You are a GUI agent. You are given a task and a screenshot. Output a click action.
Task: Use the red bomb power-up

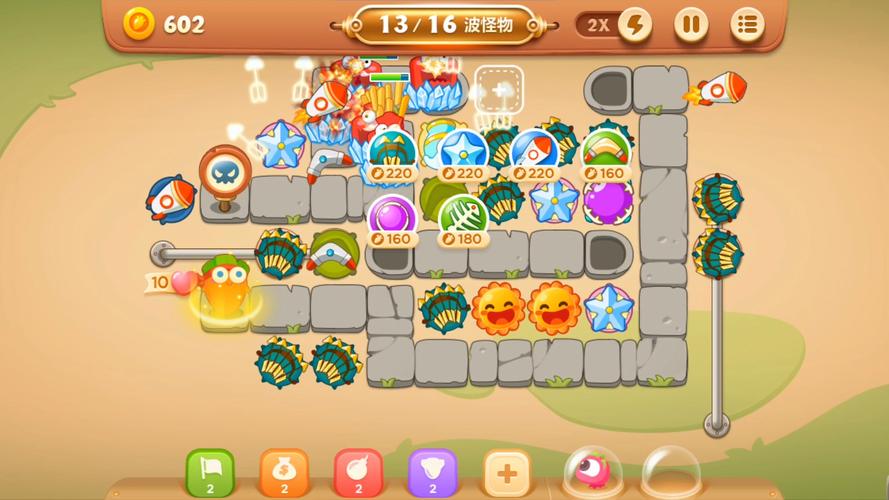(358, 471)
